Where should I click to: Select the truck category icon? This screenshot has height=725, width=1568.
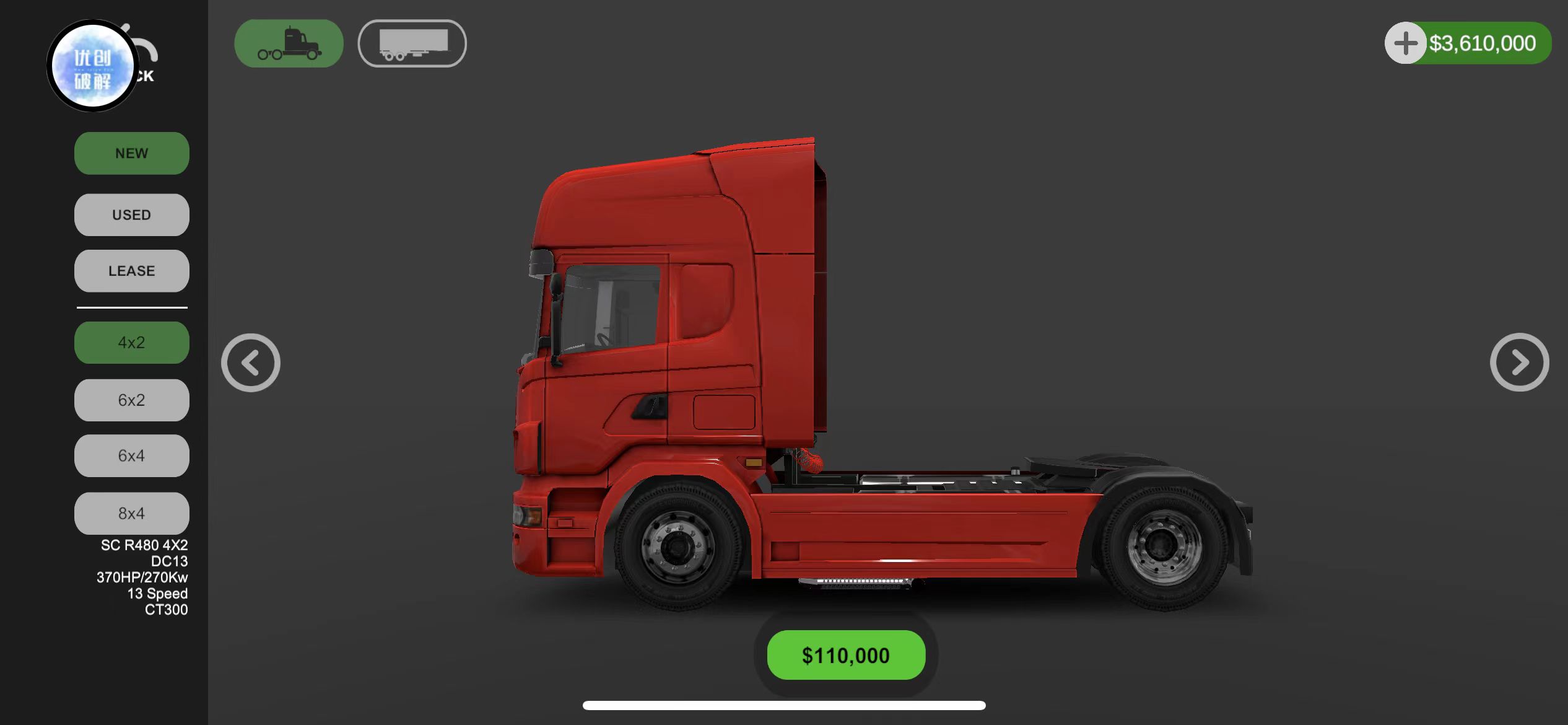point(289,43)
